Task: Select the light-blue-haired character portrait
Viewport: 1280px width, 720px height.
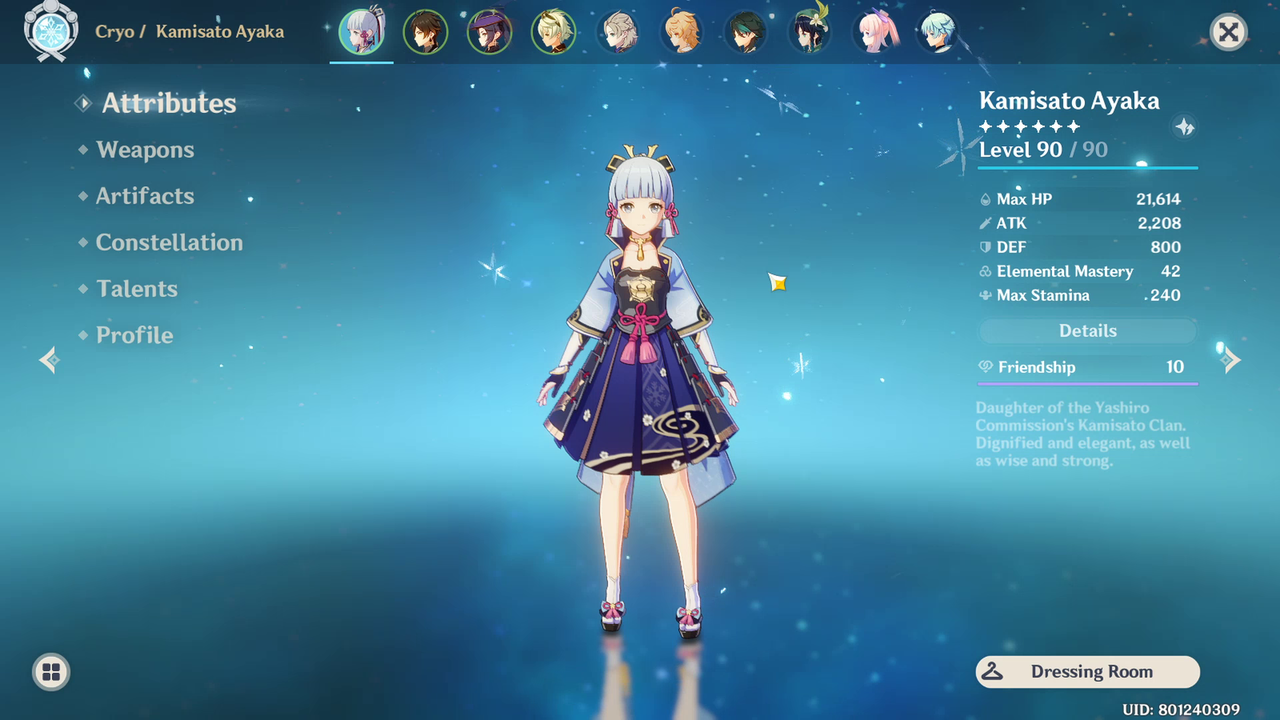Action: pos(938,32)
